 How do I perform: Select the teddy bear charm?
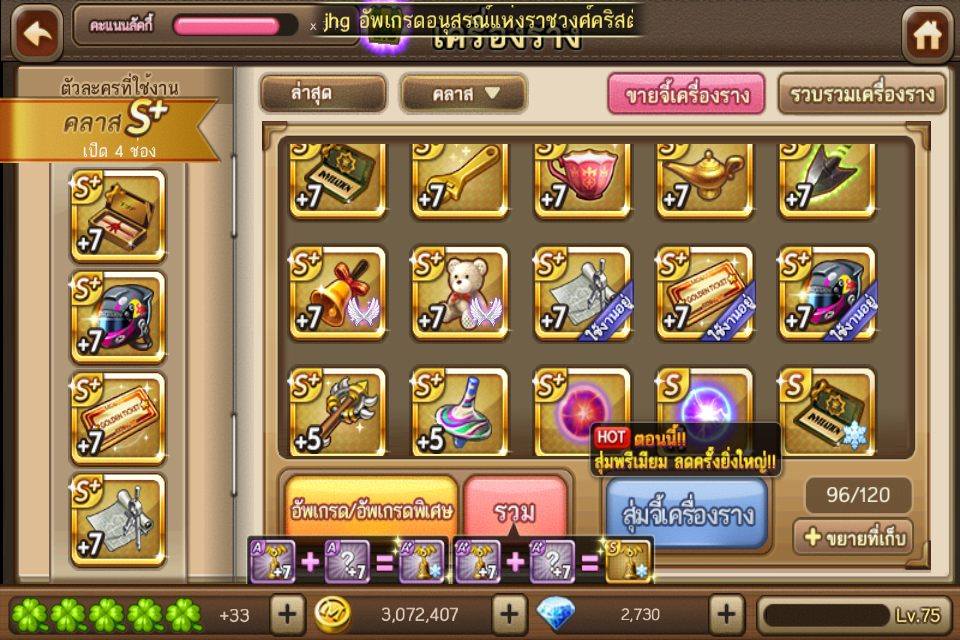click(460, 293)
